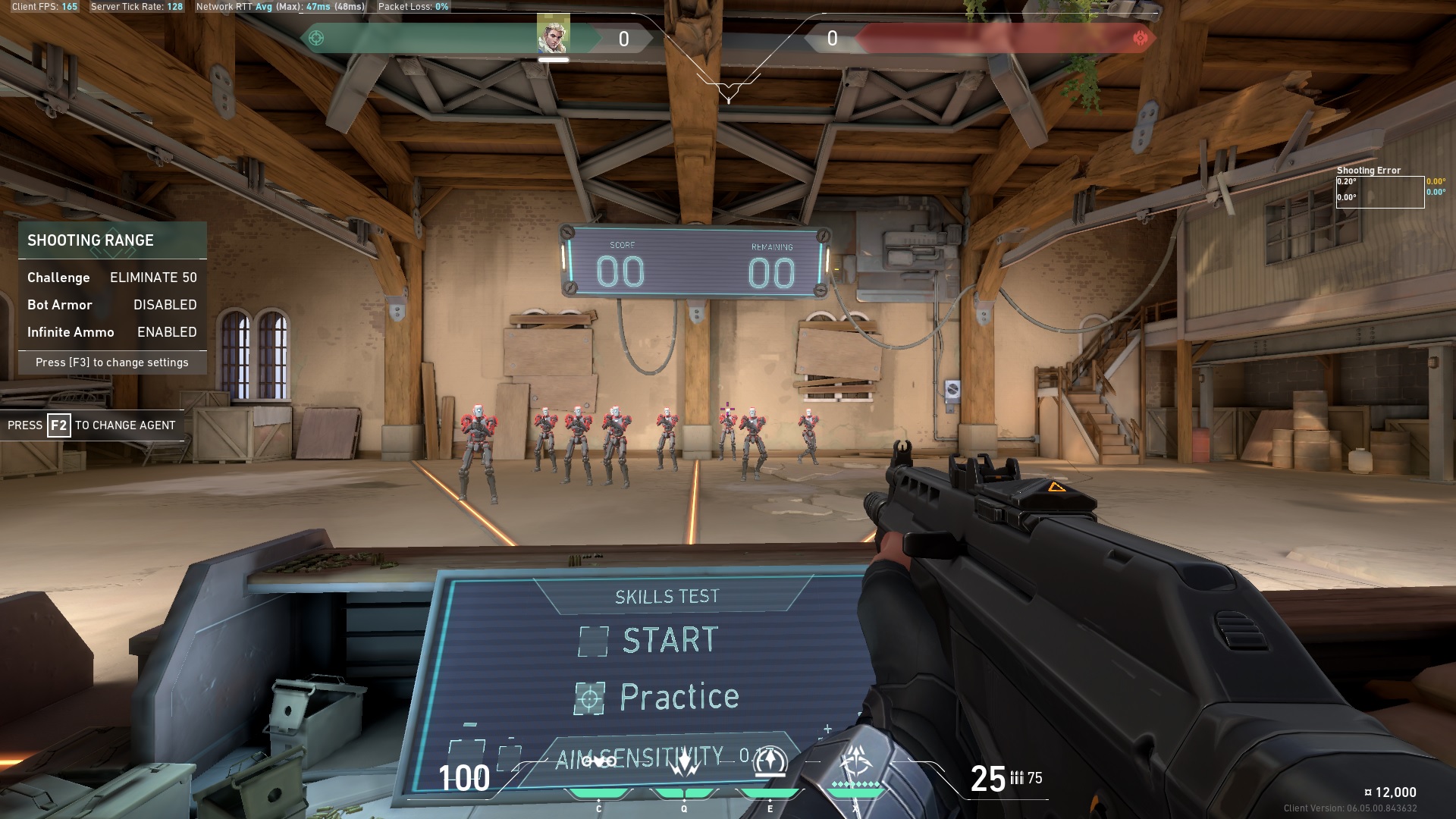
Task: Activate Sova's Owl Drone ability
Action: click(599, 762)
